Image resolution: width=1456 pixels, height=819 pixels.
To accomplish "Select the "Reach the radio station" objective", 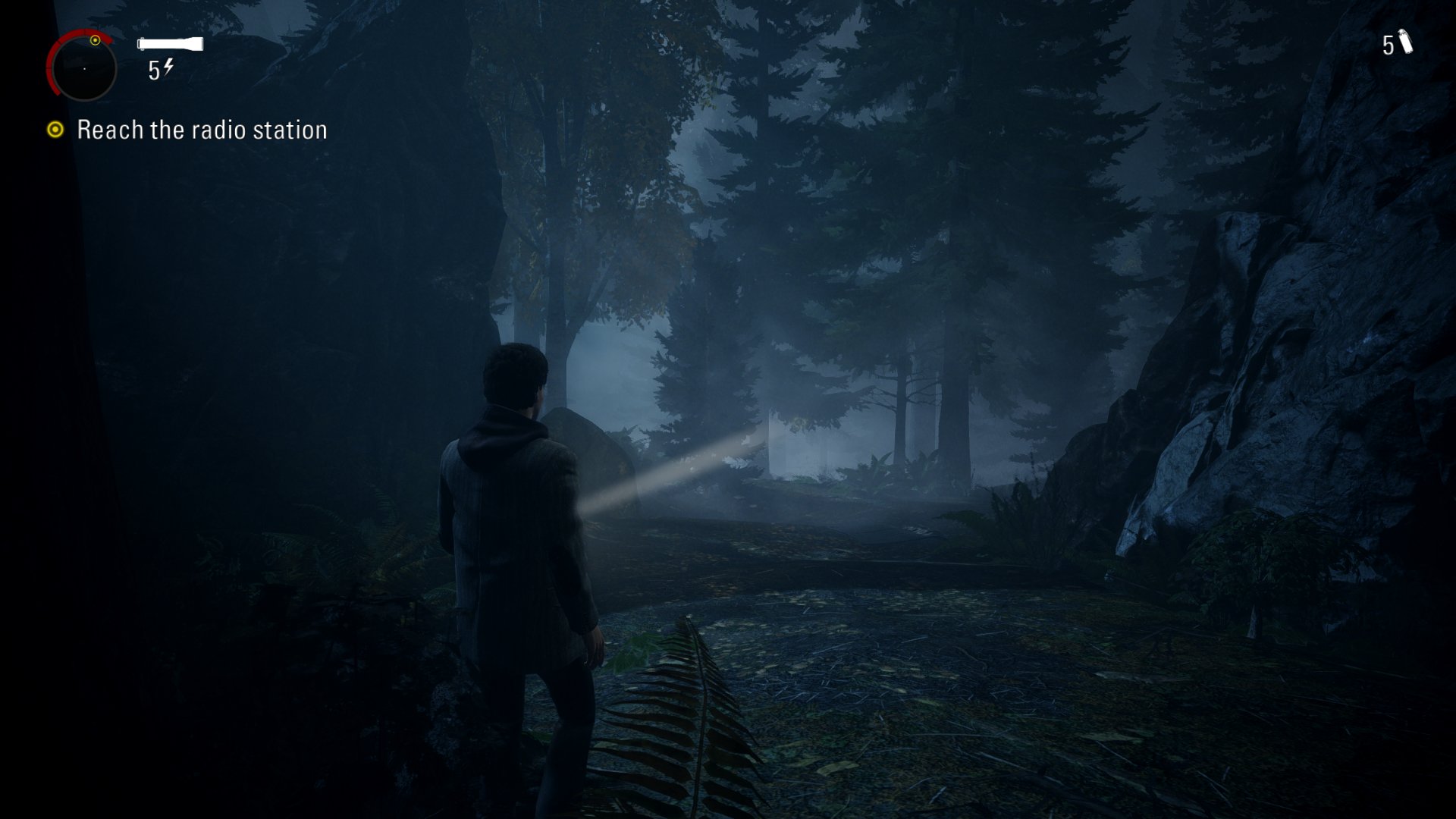I will pos(202,130).
